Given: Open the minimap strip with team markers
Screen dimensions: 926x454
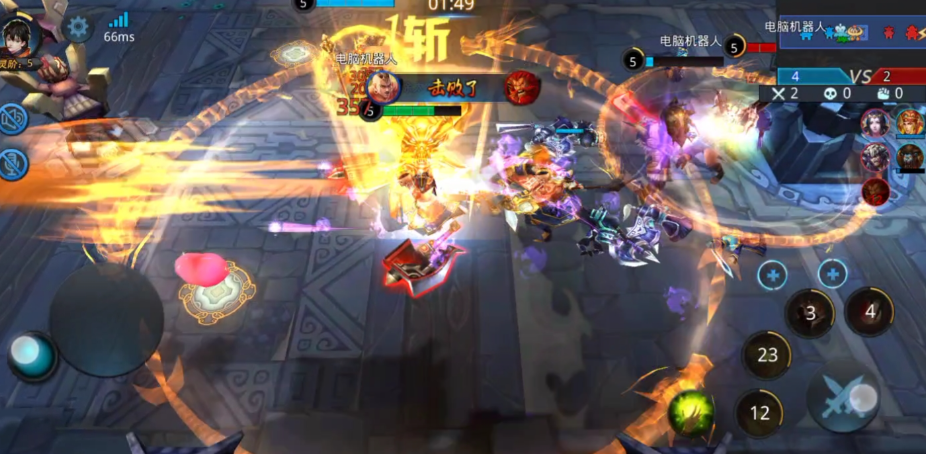Looking at the screenshot, I should 850,32.
